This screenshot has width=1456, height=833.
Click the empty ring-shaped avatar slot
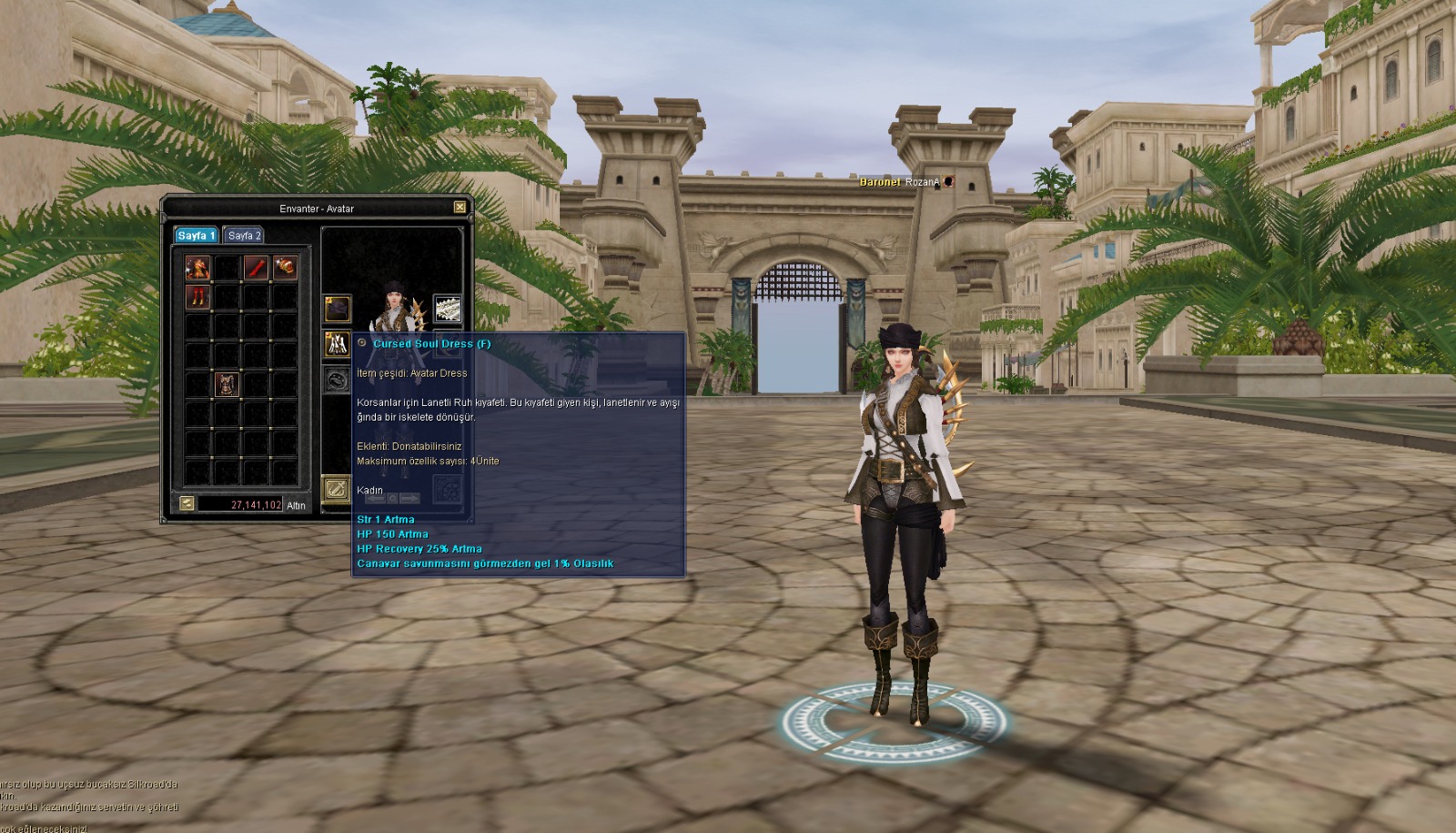[338, 380]
